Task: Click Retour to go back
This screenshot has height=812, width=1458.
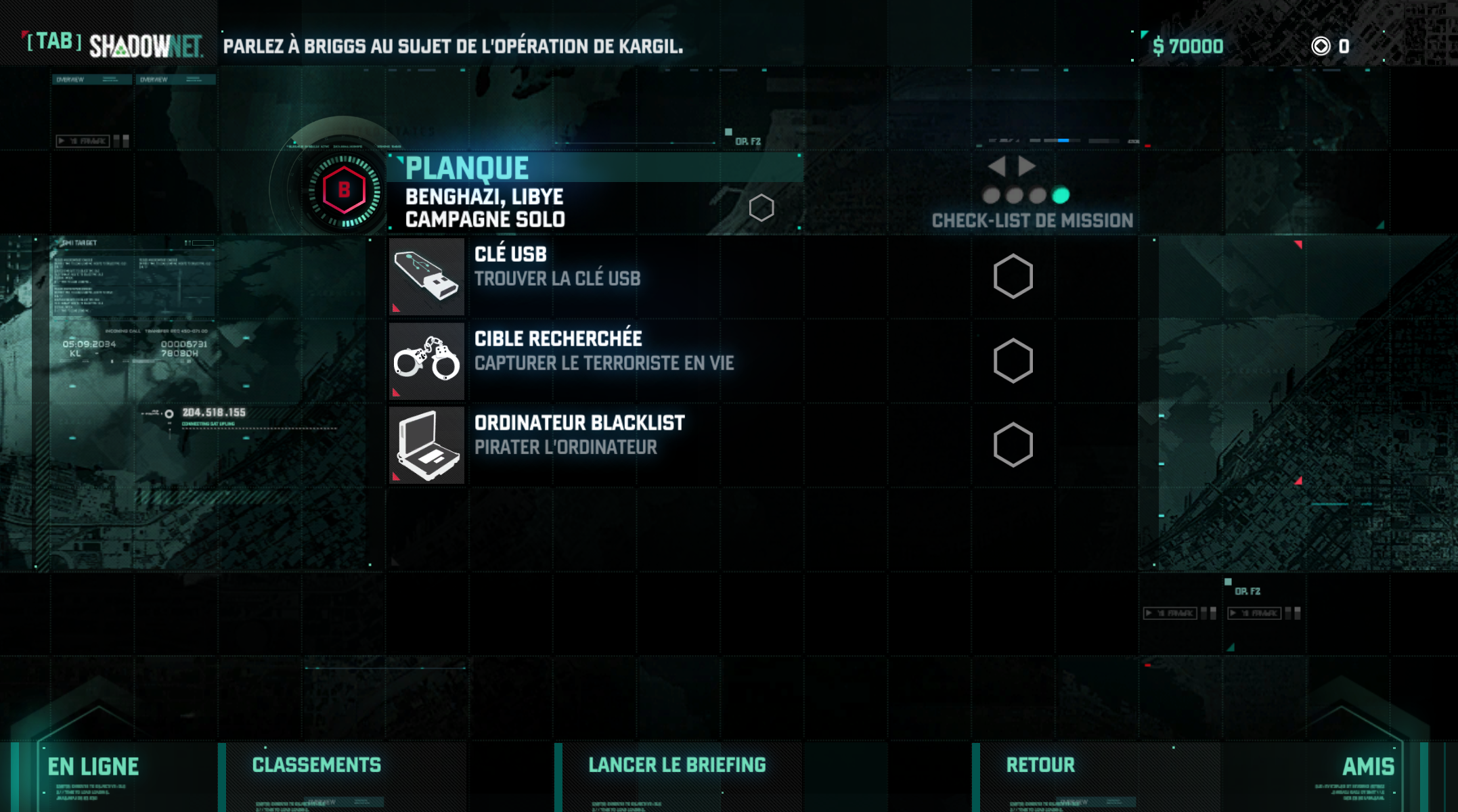Action: [x=1040, y=765]
